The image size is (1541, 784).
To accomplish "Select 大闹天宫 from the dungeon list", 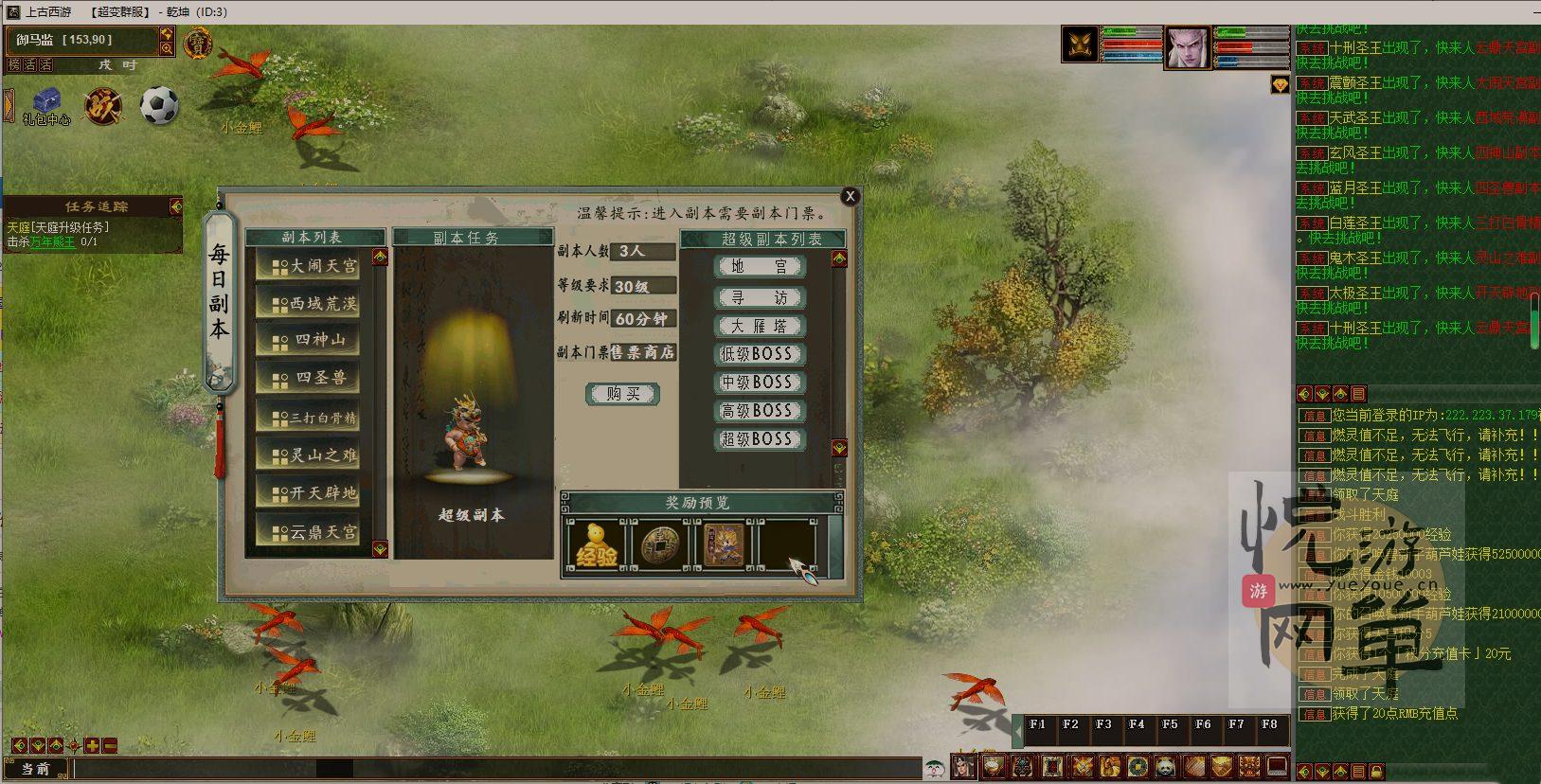I will [x=315, y=266].
